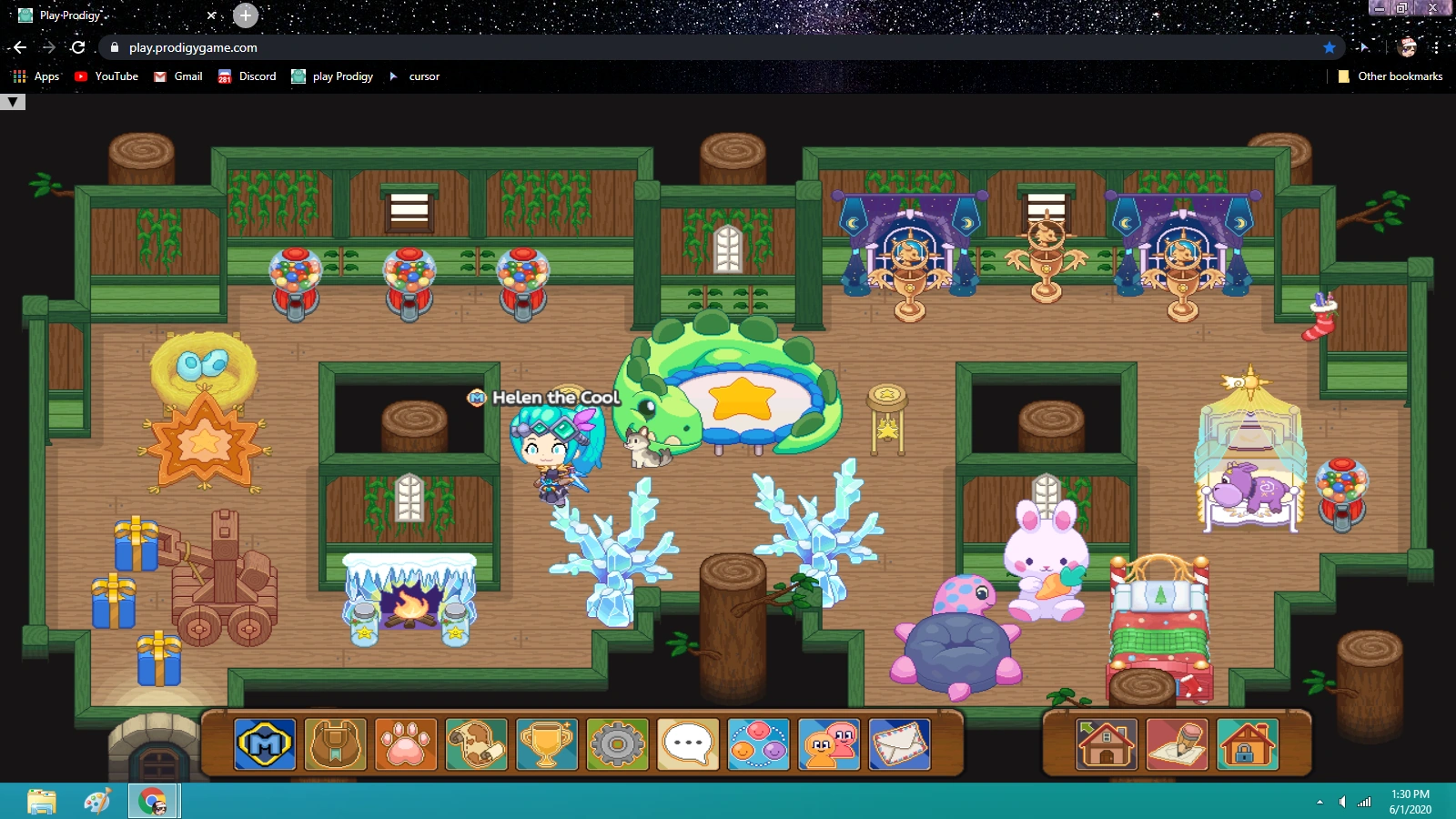Open chat with the speech bubble icon
This screenshot has width=1456, height=819.
(687, 744)
